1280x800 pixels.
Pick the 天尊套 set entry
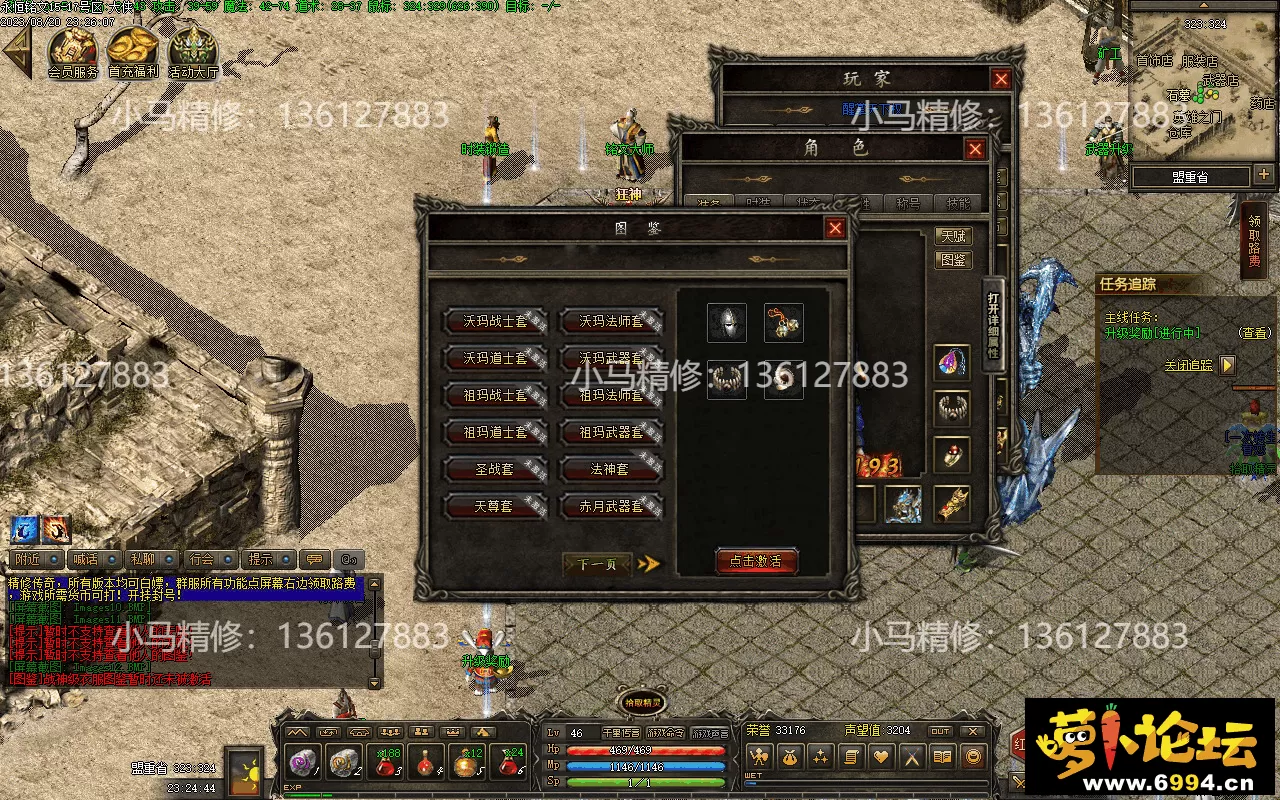(x=495, y=506)
